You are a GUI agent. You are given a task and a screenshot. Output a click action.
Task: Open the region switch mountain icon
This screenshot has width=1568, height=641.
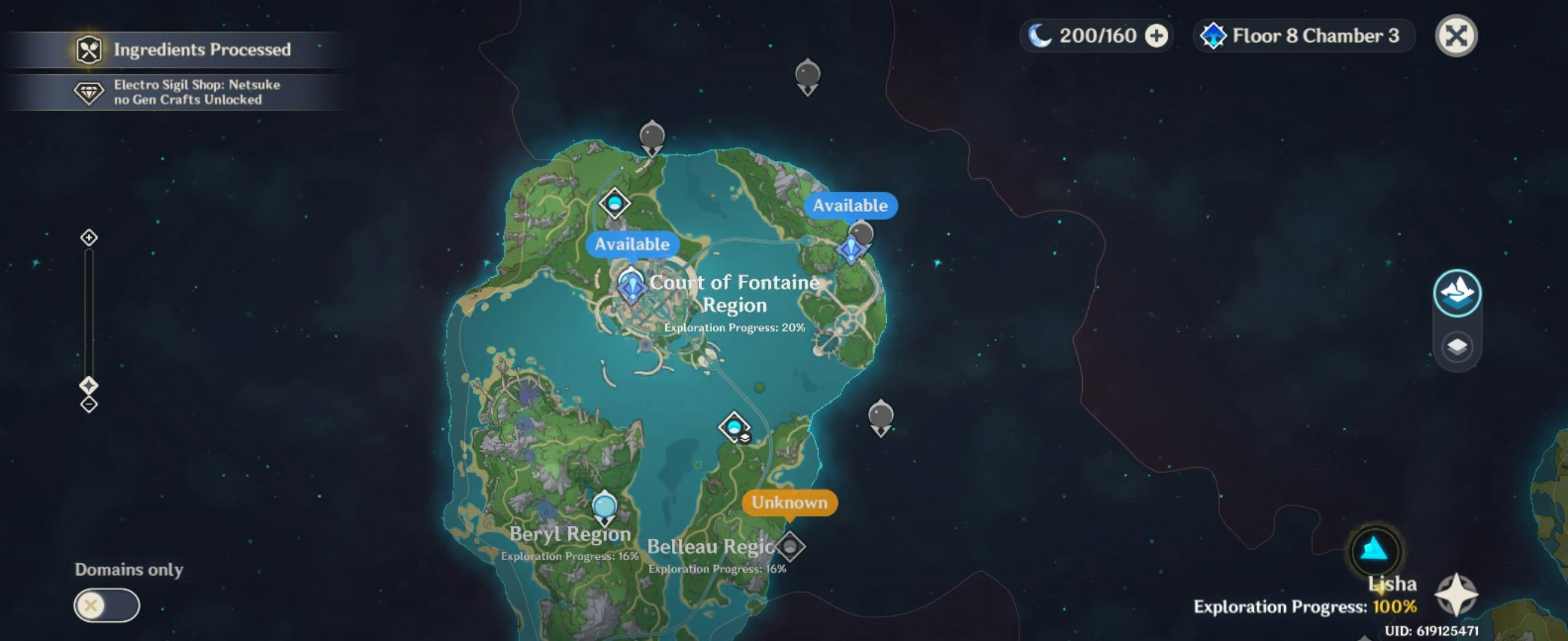point(1456,293)
